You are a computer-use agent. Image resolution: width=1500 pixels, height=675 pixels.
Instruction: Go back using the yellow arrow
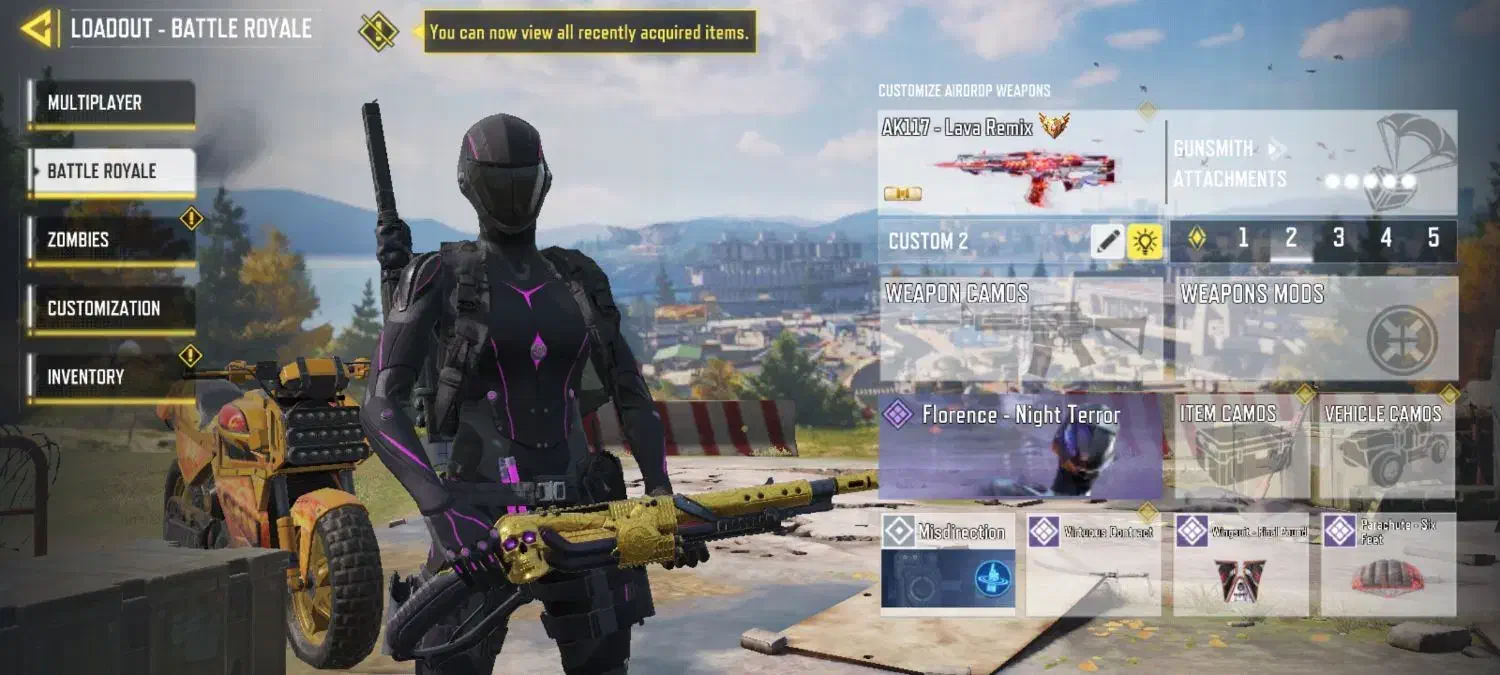[x=37, y=29]
